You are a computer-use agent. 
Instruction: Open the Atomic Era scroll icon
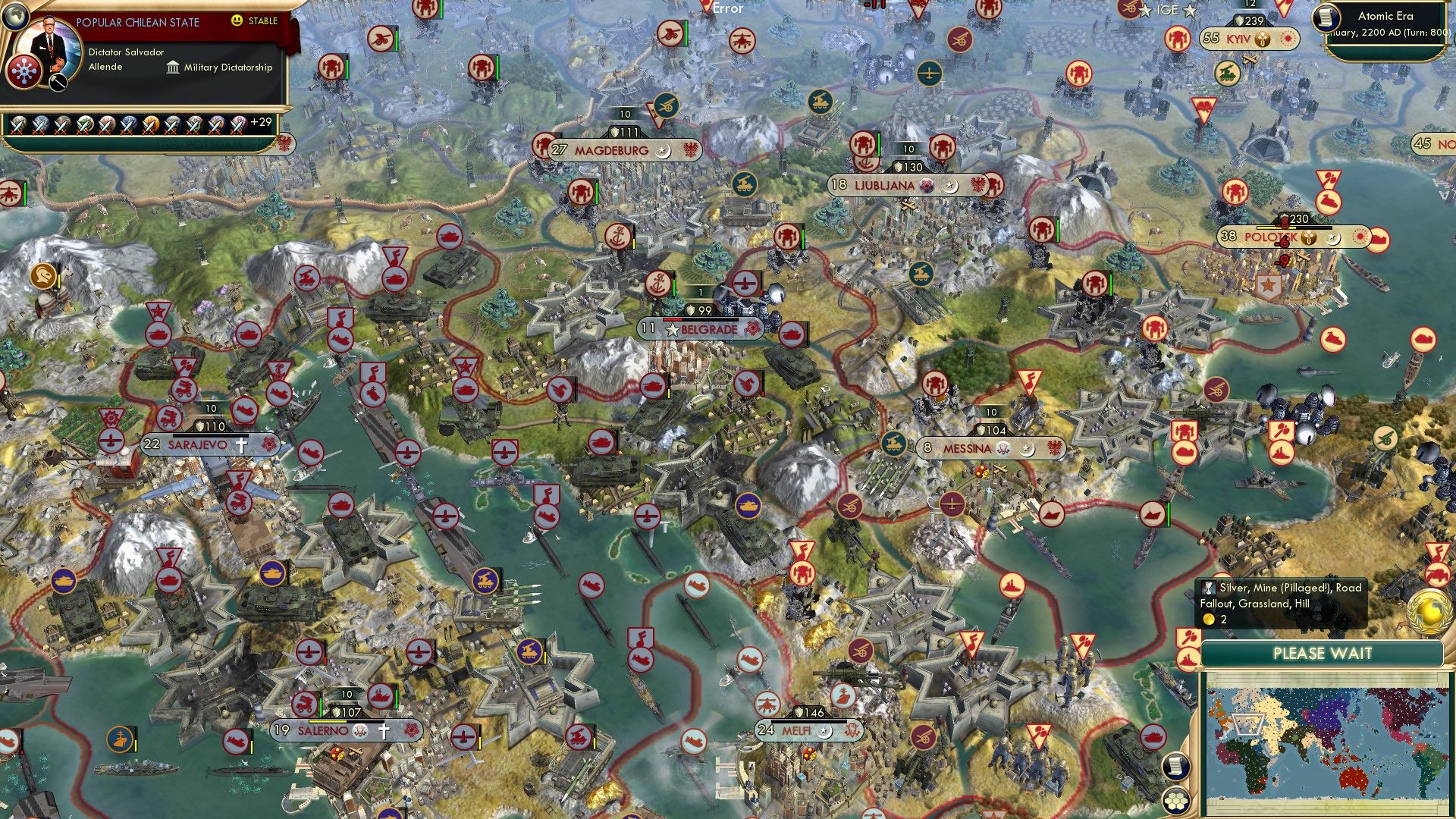point(1326,19)
